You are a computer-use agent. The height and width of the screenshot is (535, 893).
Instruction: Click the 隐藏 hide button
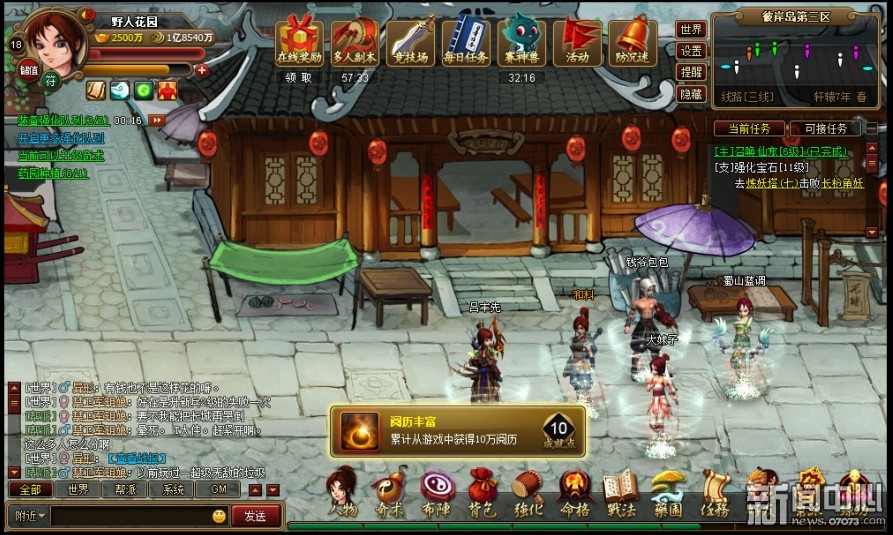click(691, 94)
